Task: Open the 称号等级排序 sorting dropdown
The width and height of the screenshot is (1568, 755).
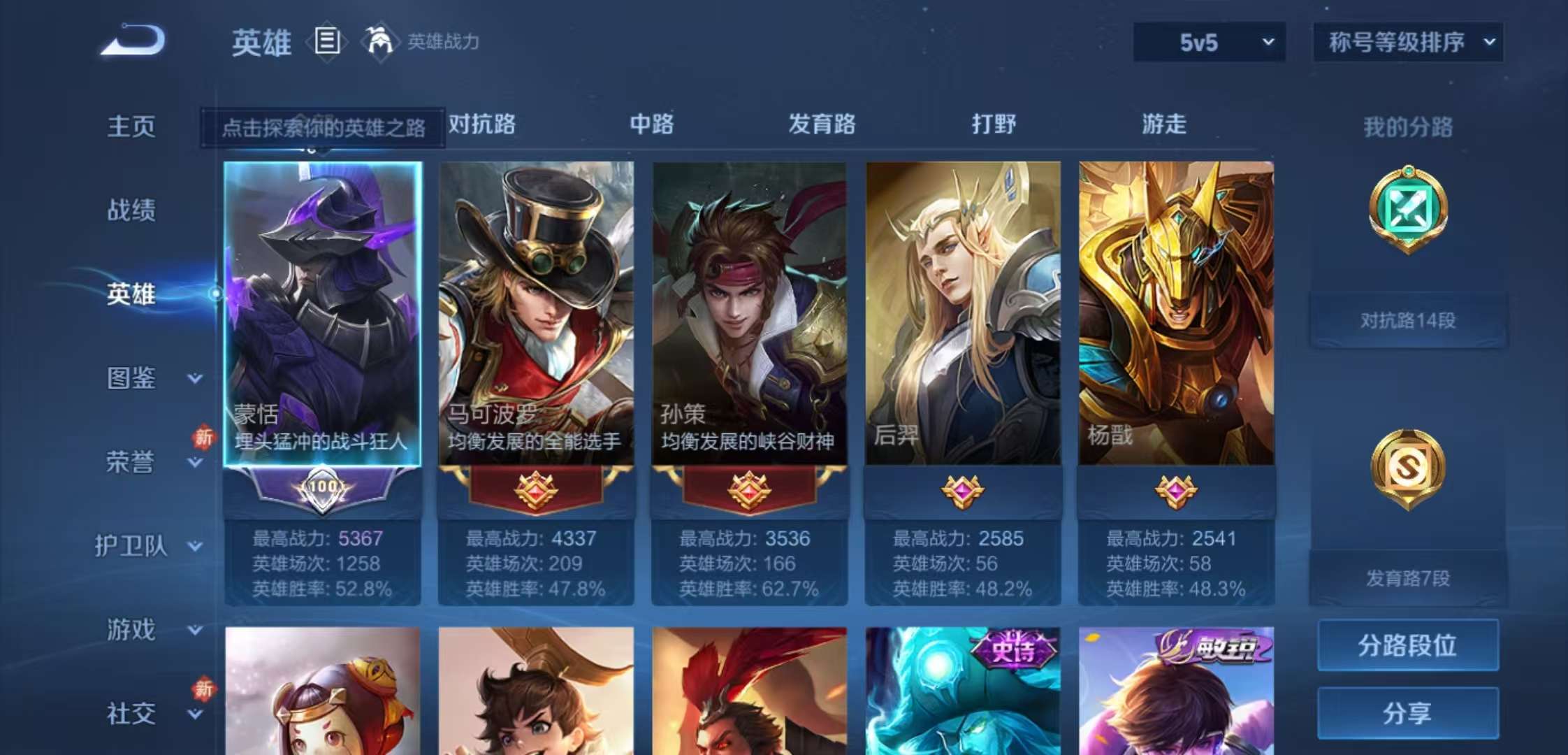Action: point(1407,42)
